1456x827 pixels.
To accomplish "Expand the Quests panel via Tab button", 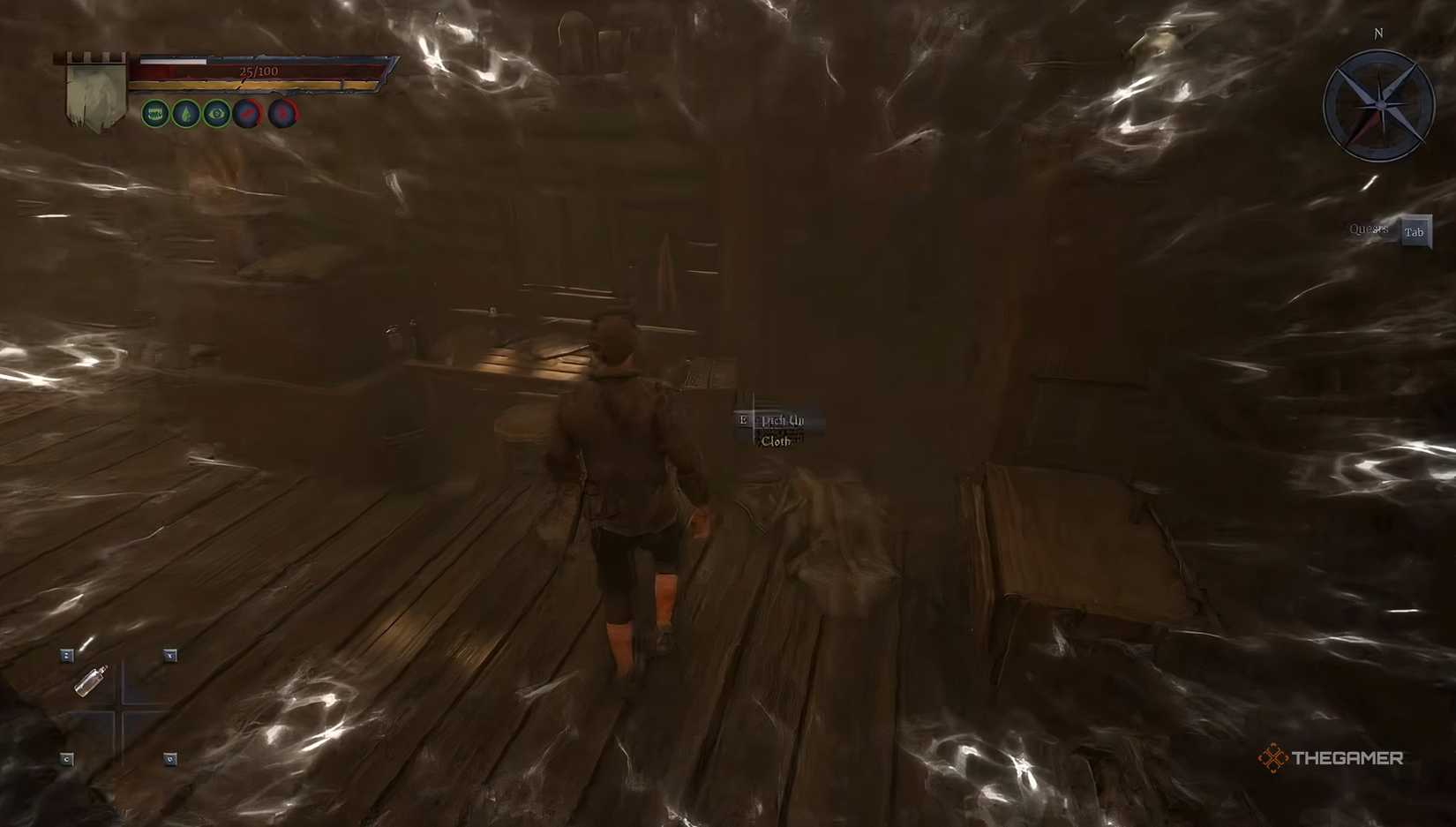I will tap(1415, 230).
